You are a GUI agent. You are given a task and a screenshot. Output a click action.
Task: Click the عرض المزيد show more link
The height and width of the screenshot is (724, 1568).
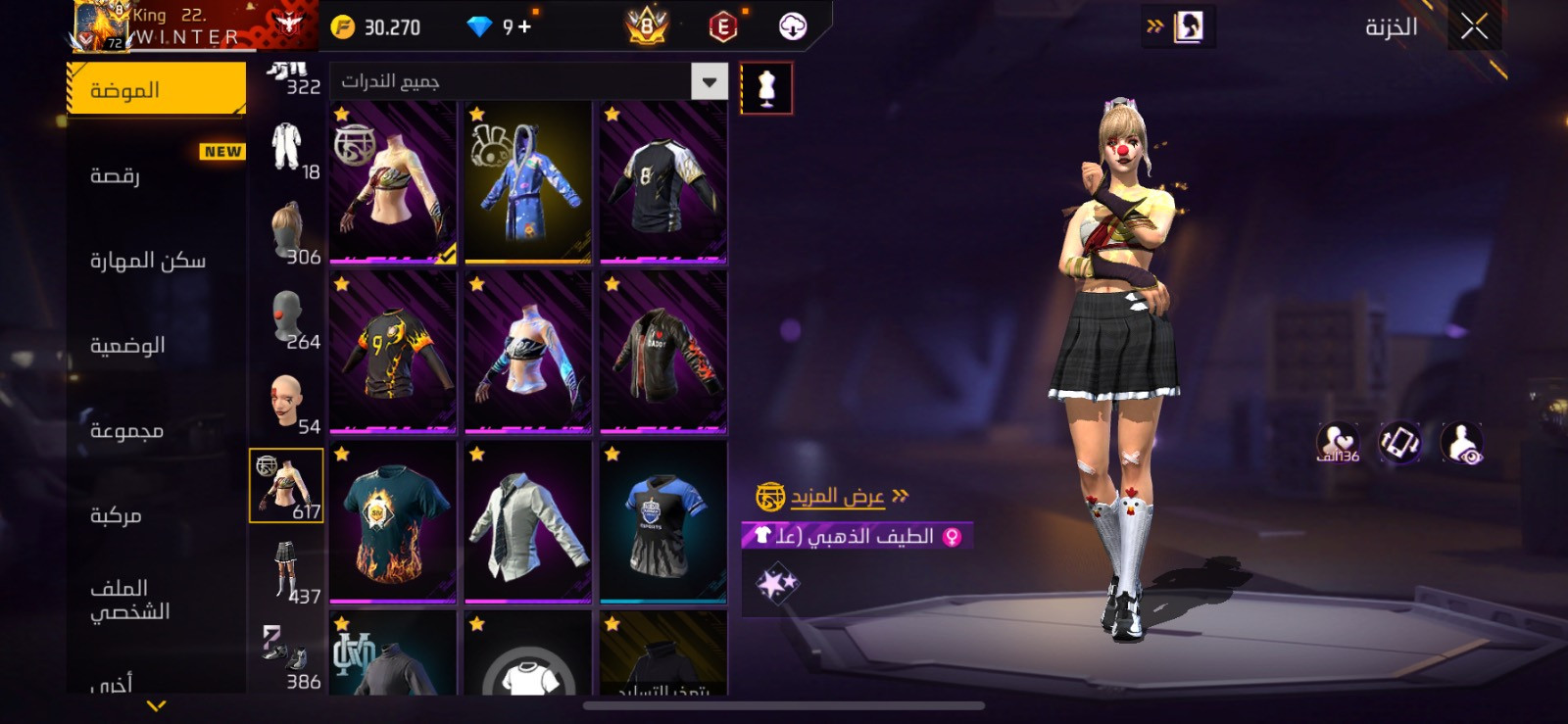tap(836, 497)
